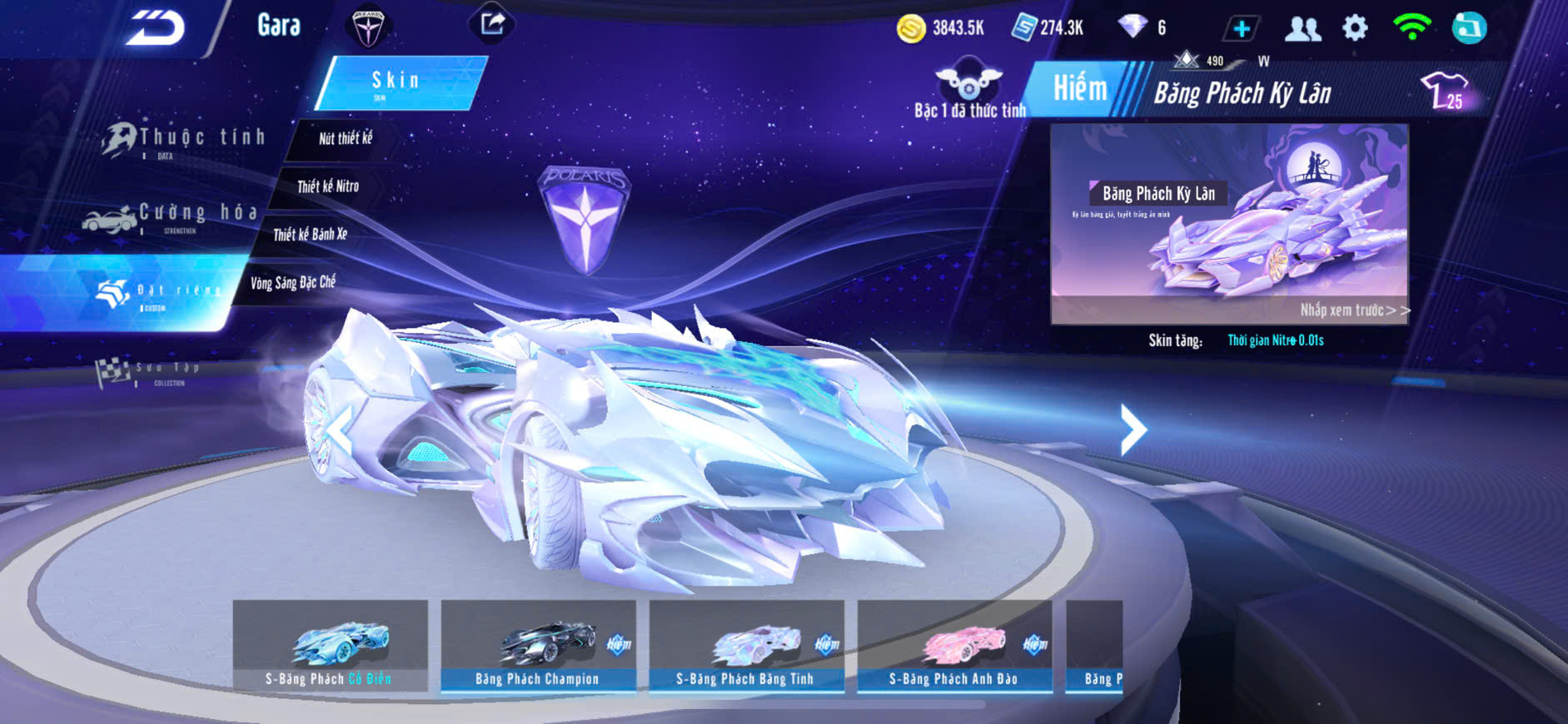Choose the Nút thiết kế option
Image resolution: width=1568 pixels, height=724 pixels.
click(345, 139)
